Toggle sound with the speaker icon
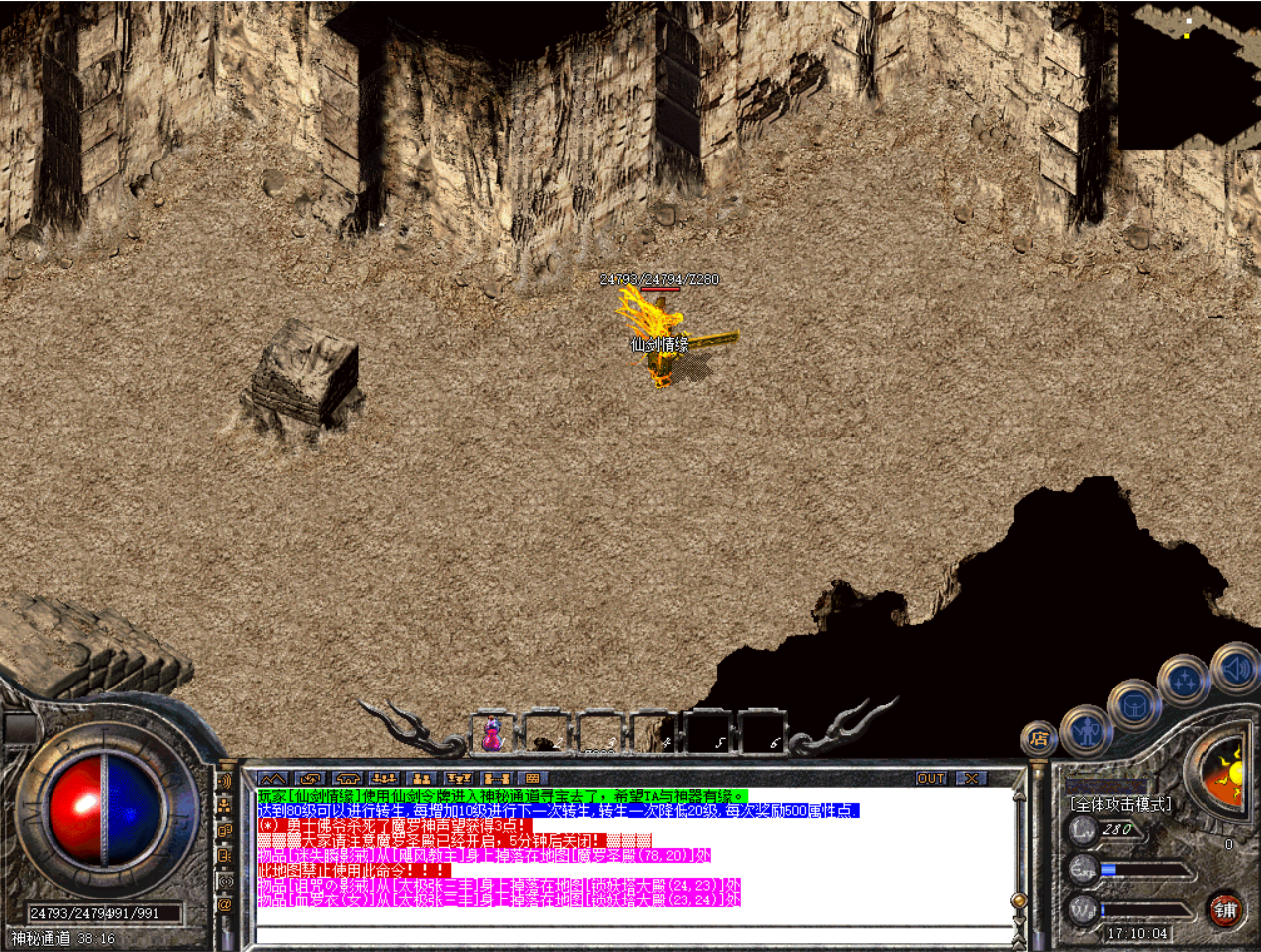Screen dimensions: 1261x952 tap(1235, 671)
